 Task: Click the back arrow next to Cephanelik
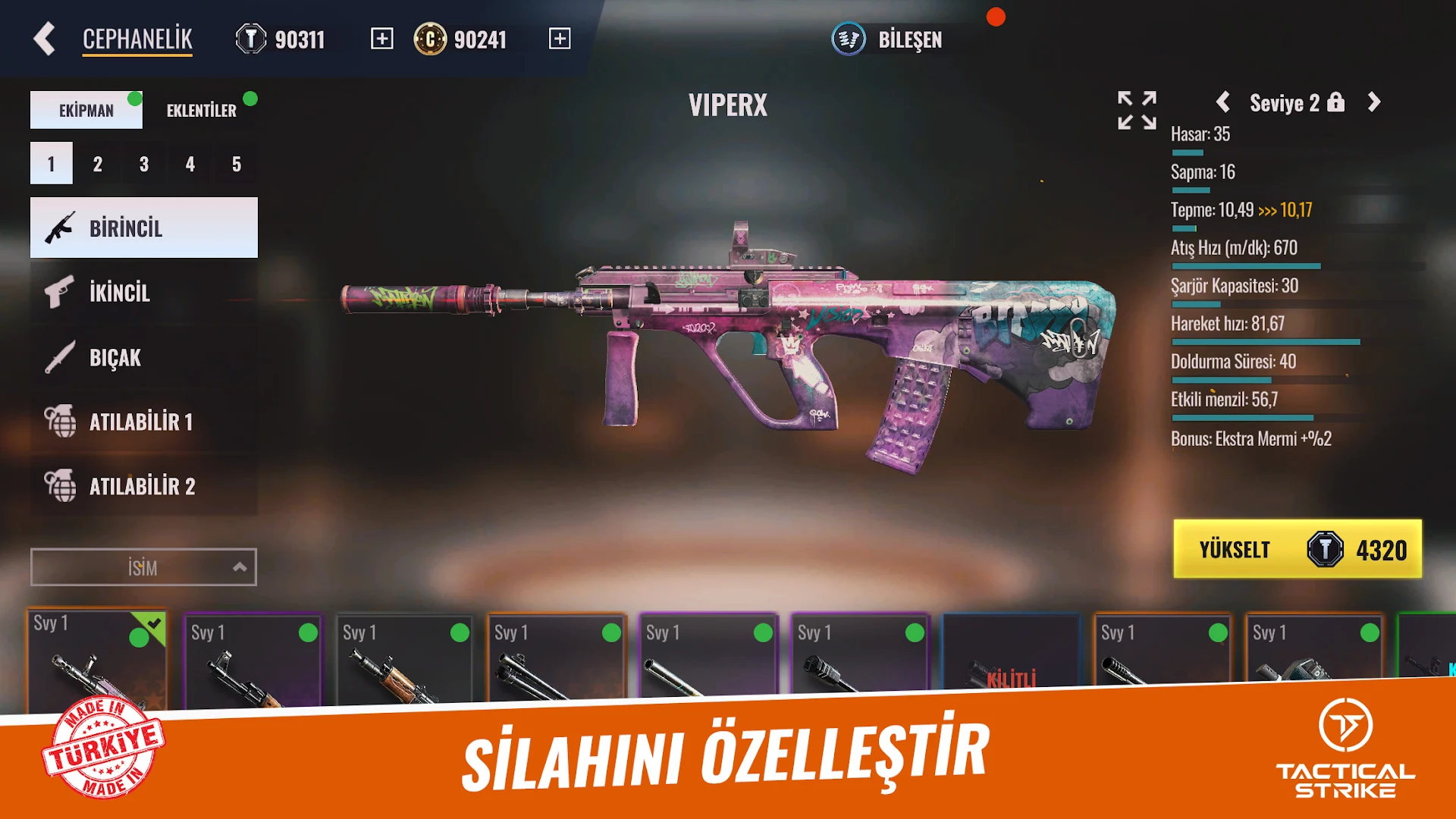click(x=44, y=38)
